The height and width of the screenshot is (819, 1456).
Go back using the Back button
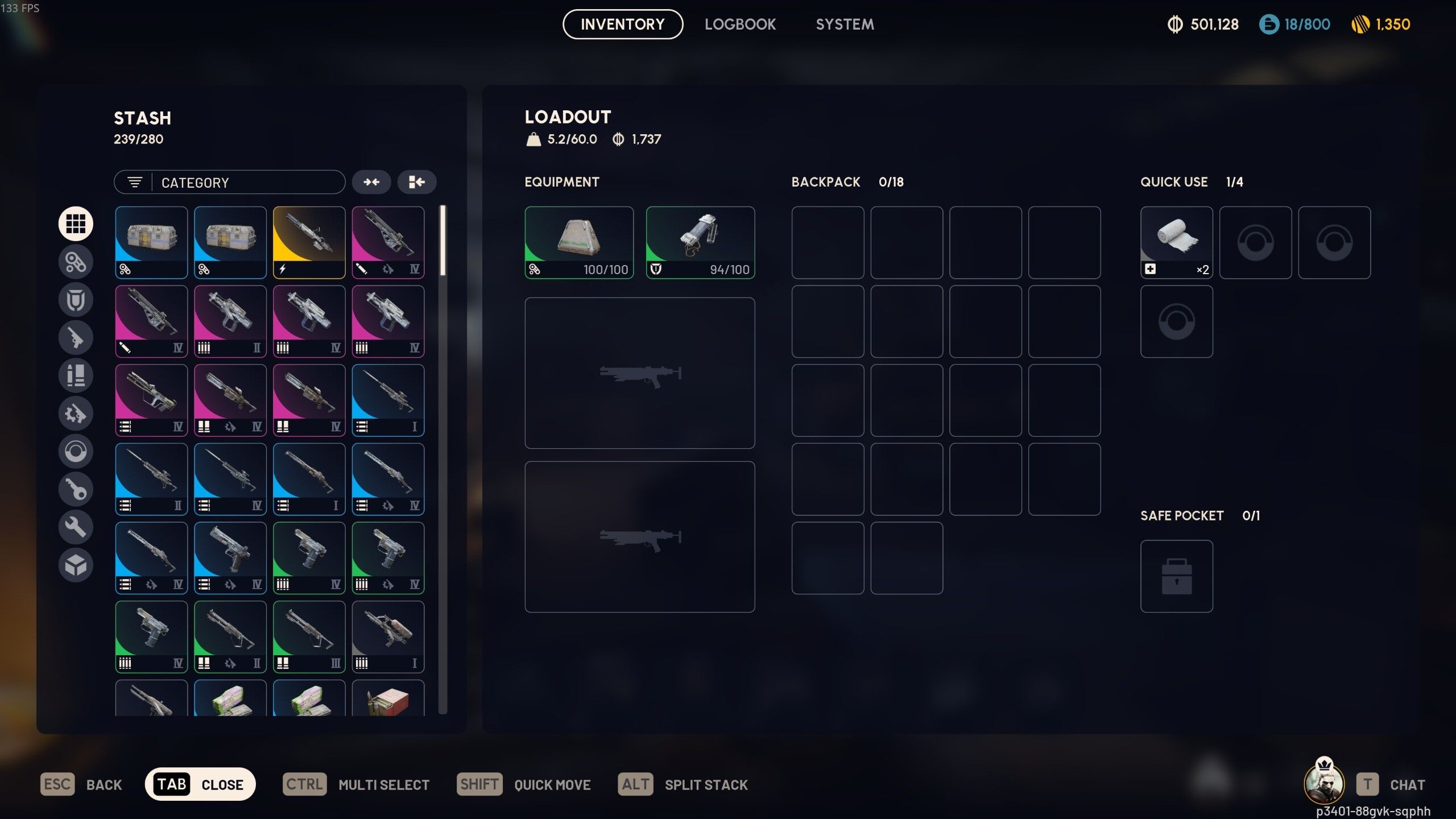click(x=81, y=785)
